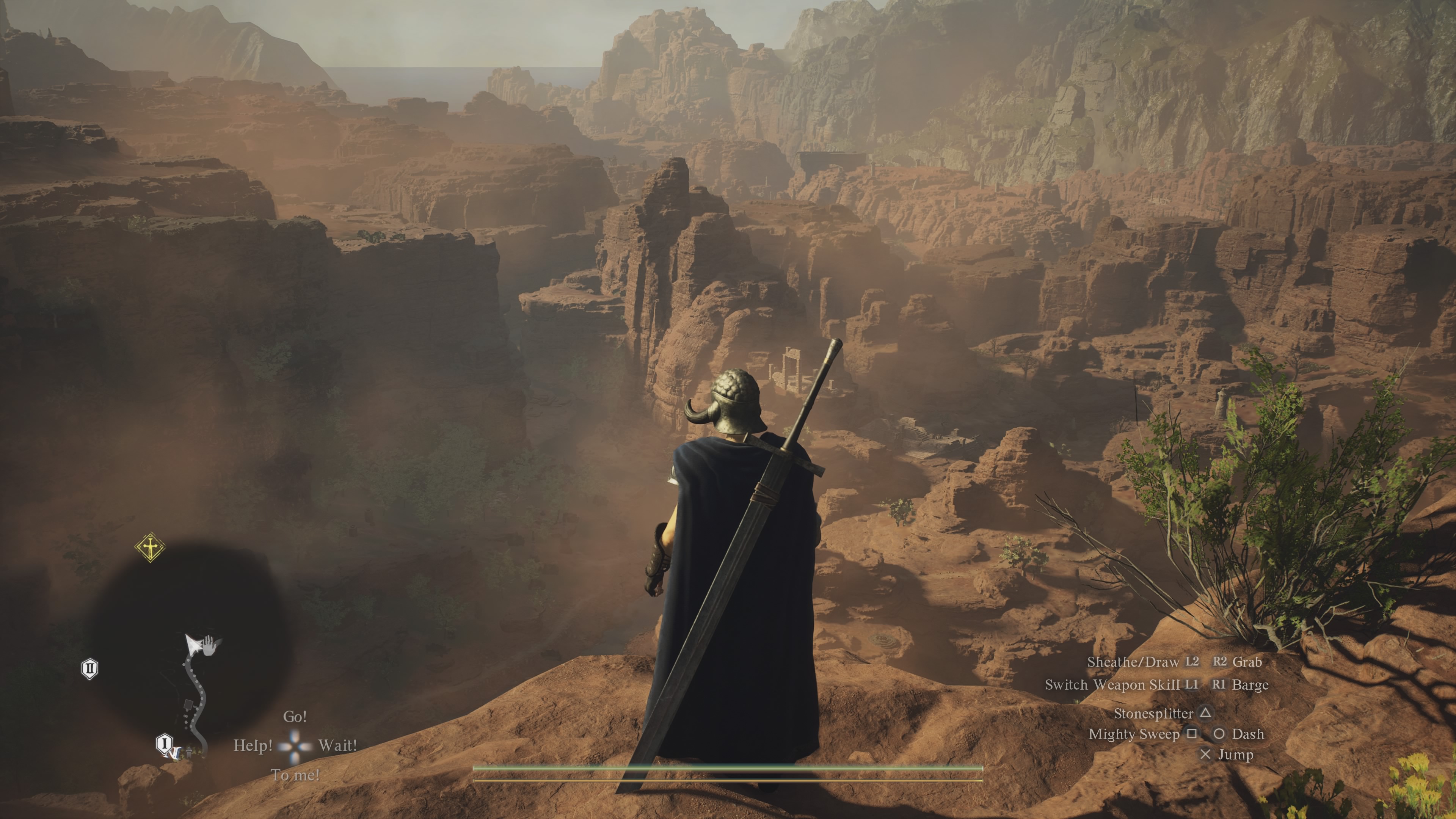Click the Barge action label
Screen dimensions: 1456x819
[1250, 685]
